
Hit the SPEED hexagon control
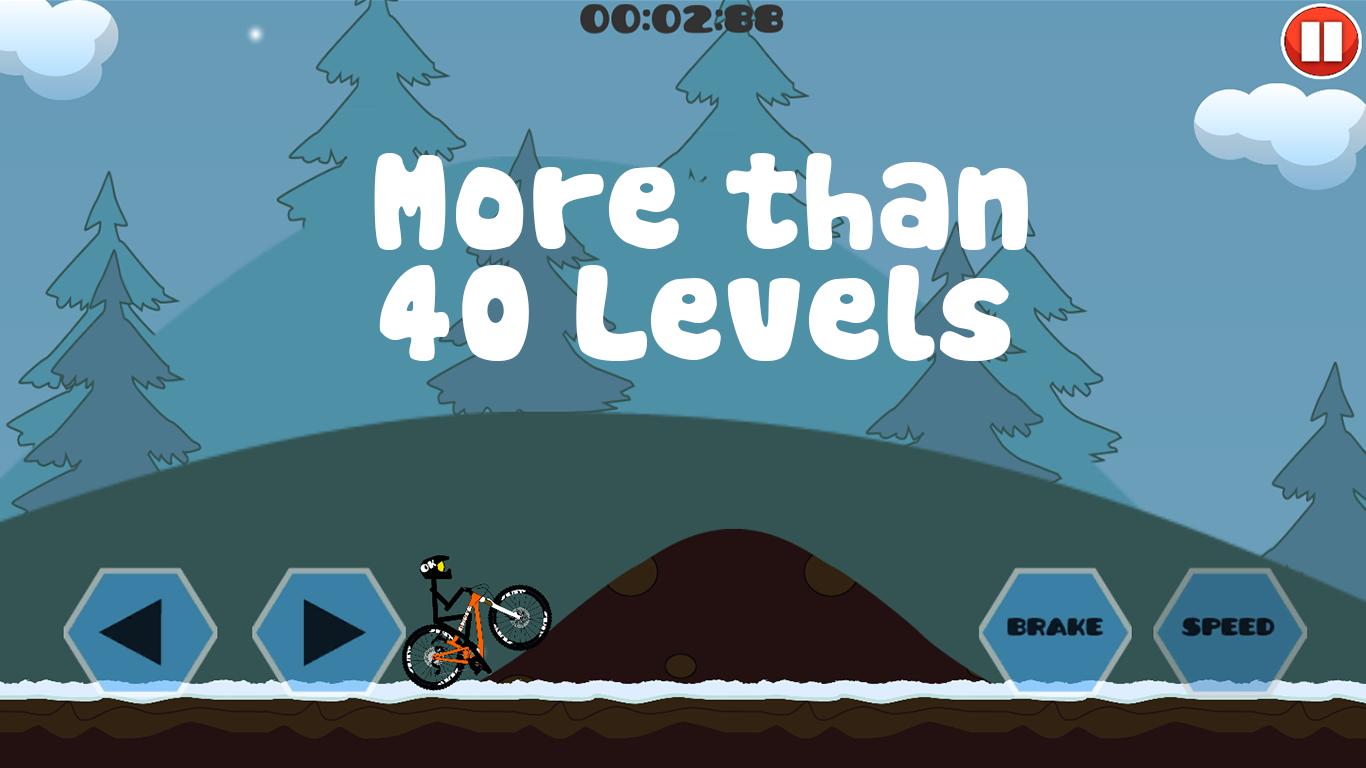pos(1228,628)
